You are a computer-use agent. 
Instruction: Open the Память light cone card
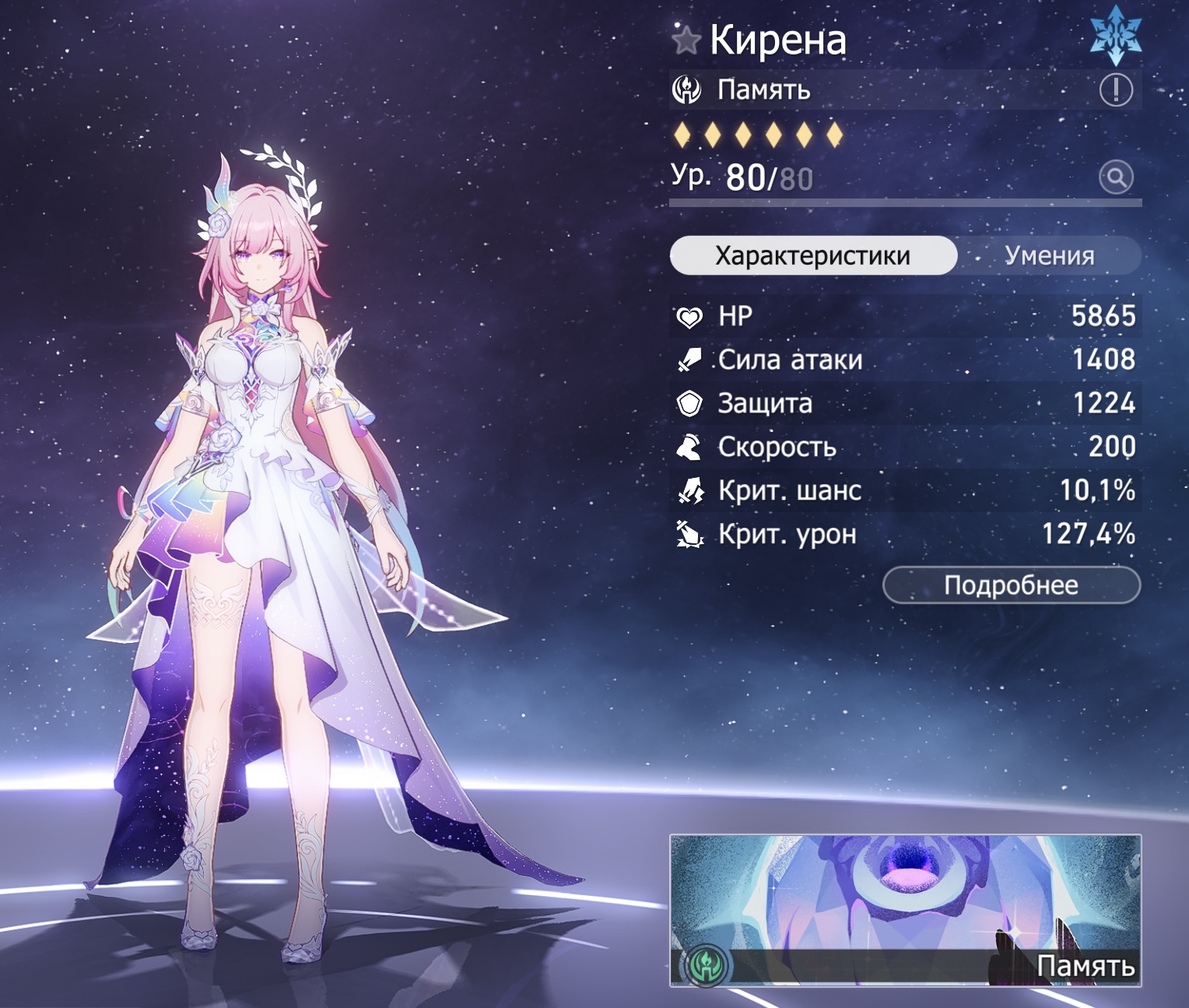coord(905,910)
